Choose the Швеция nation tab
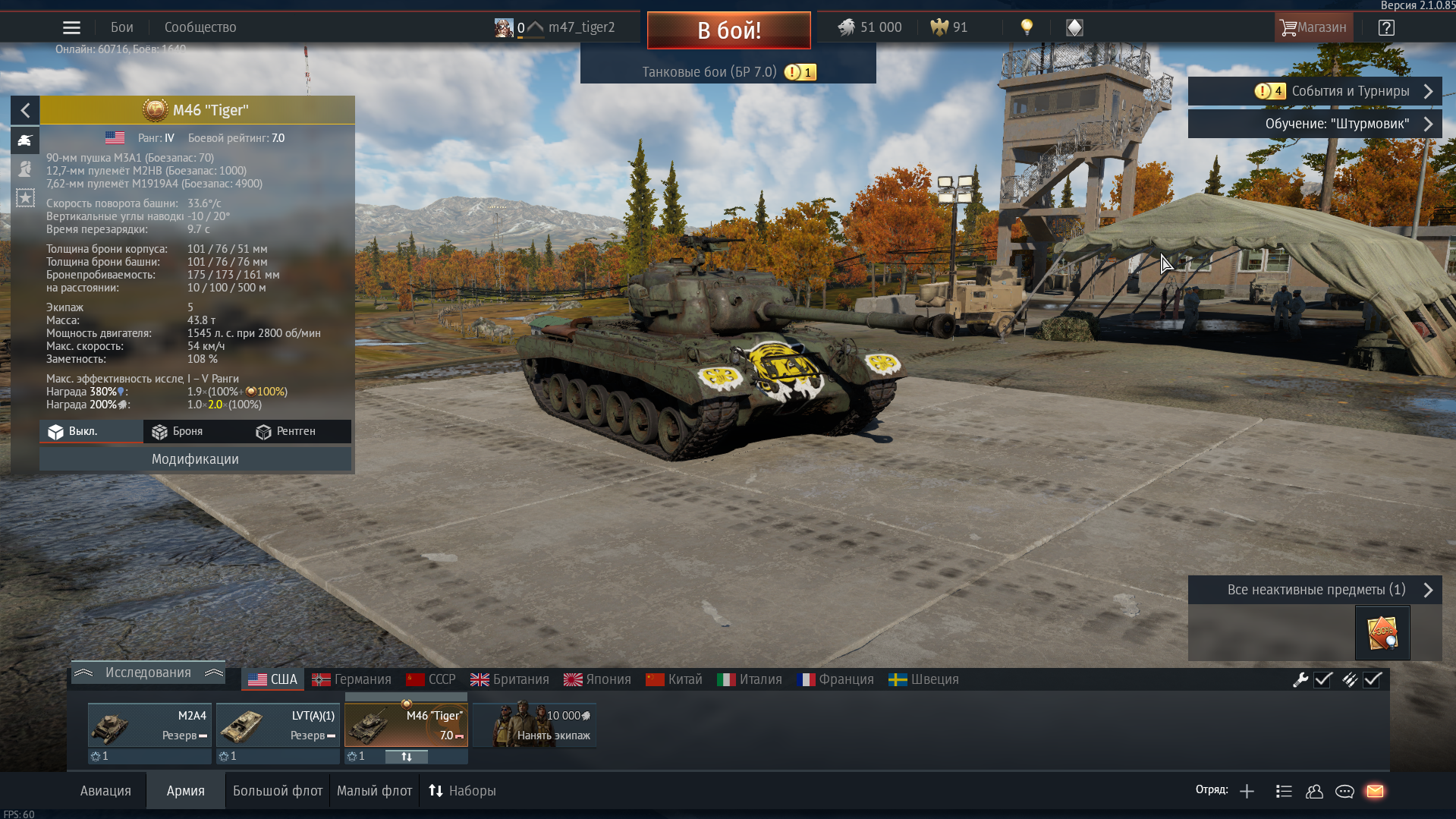The image size is (1456, 819). 923,679
